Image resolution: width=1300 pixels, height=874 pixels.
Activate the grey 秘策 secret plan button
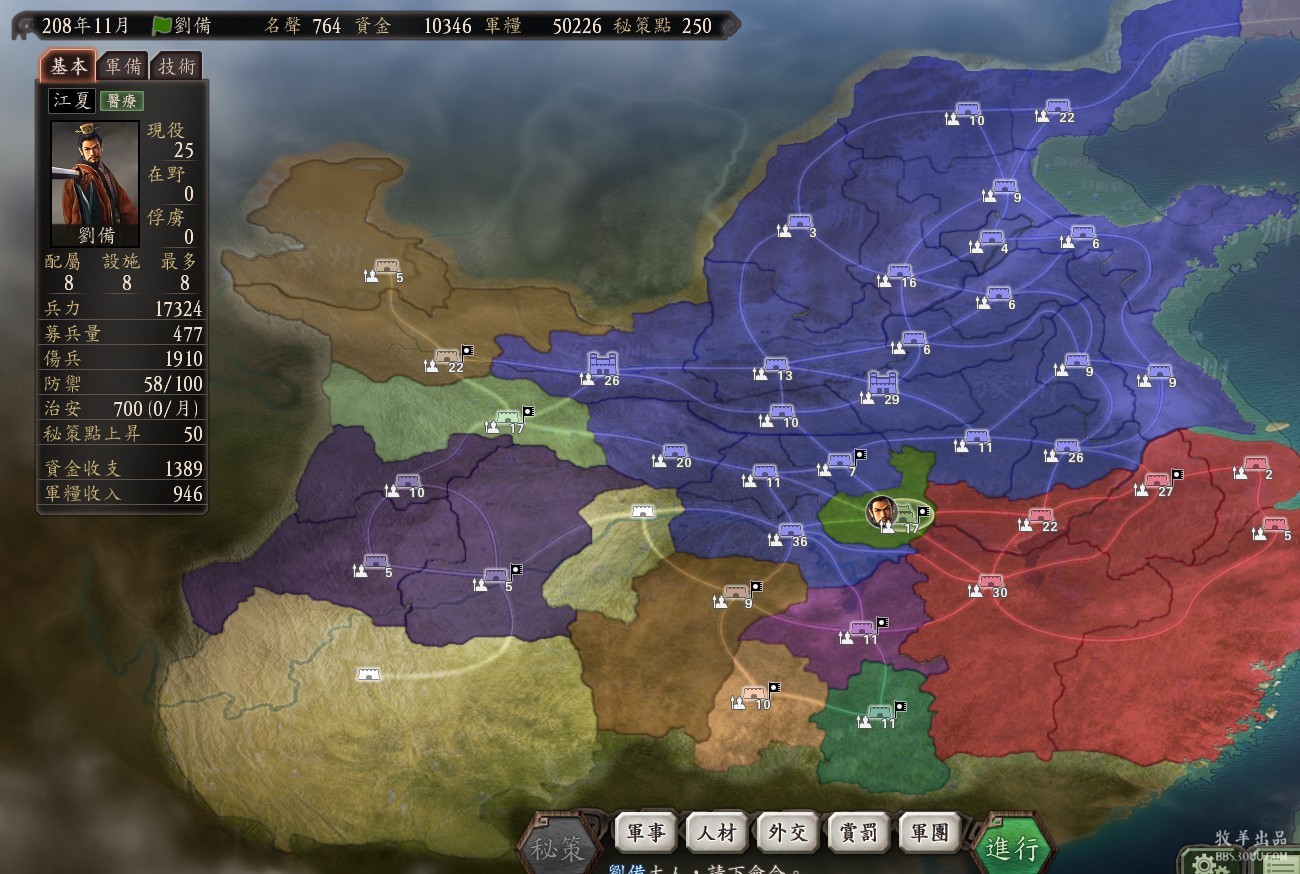[x=558, y=849]
